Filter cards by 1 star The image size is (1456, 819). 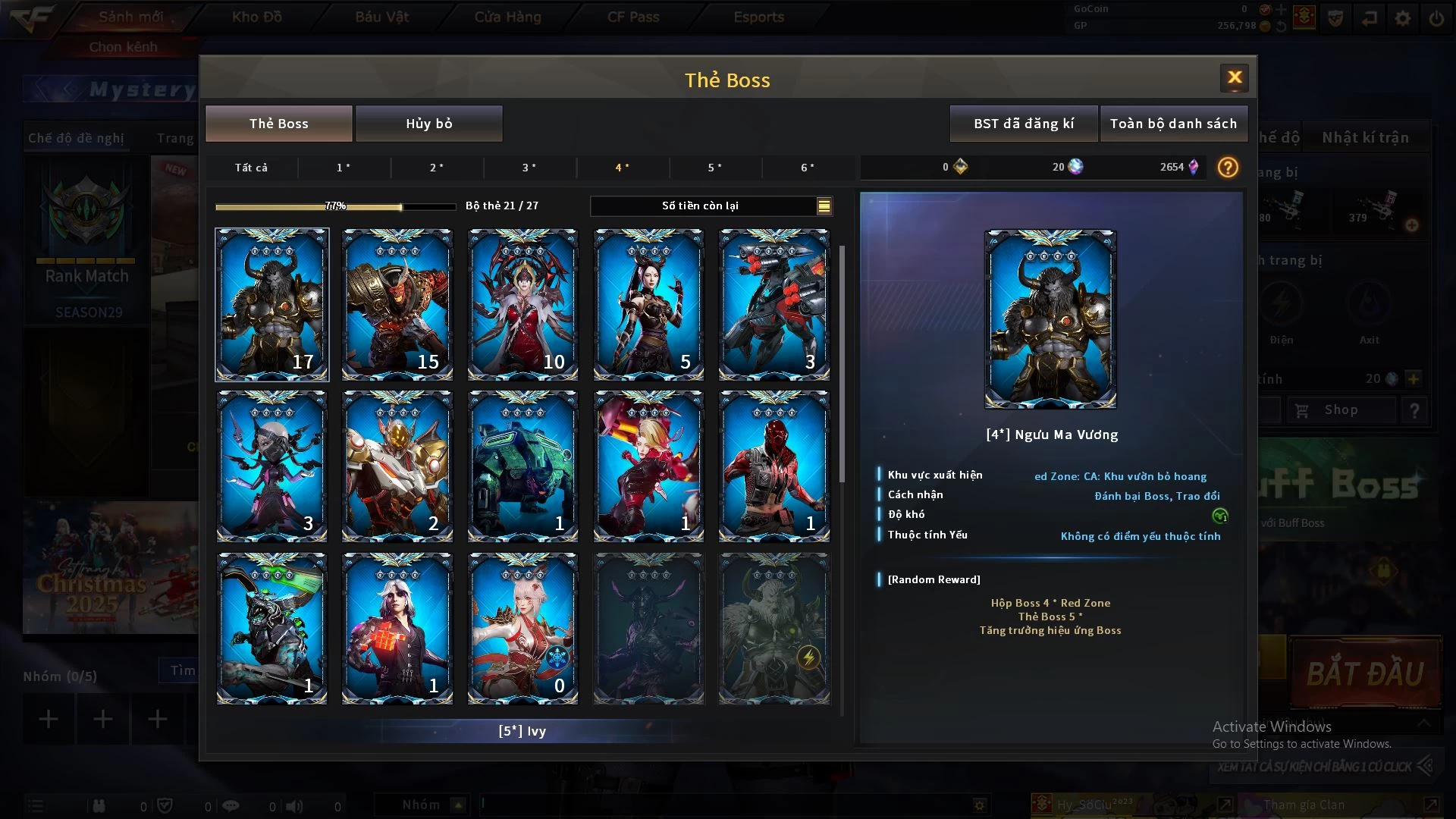tap(344, 168)
